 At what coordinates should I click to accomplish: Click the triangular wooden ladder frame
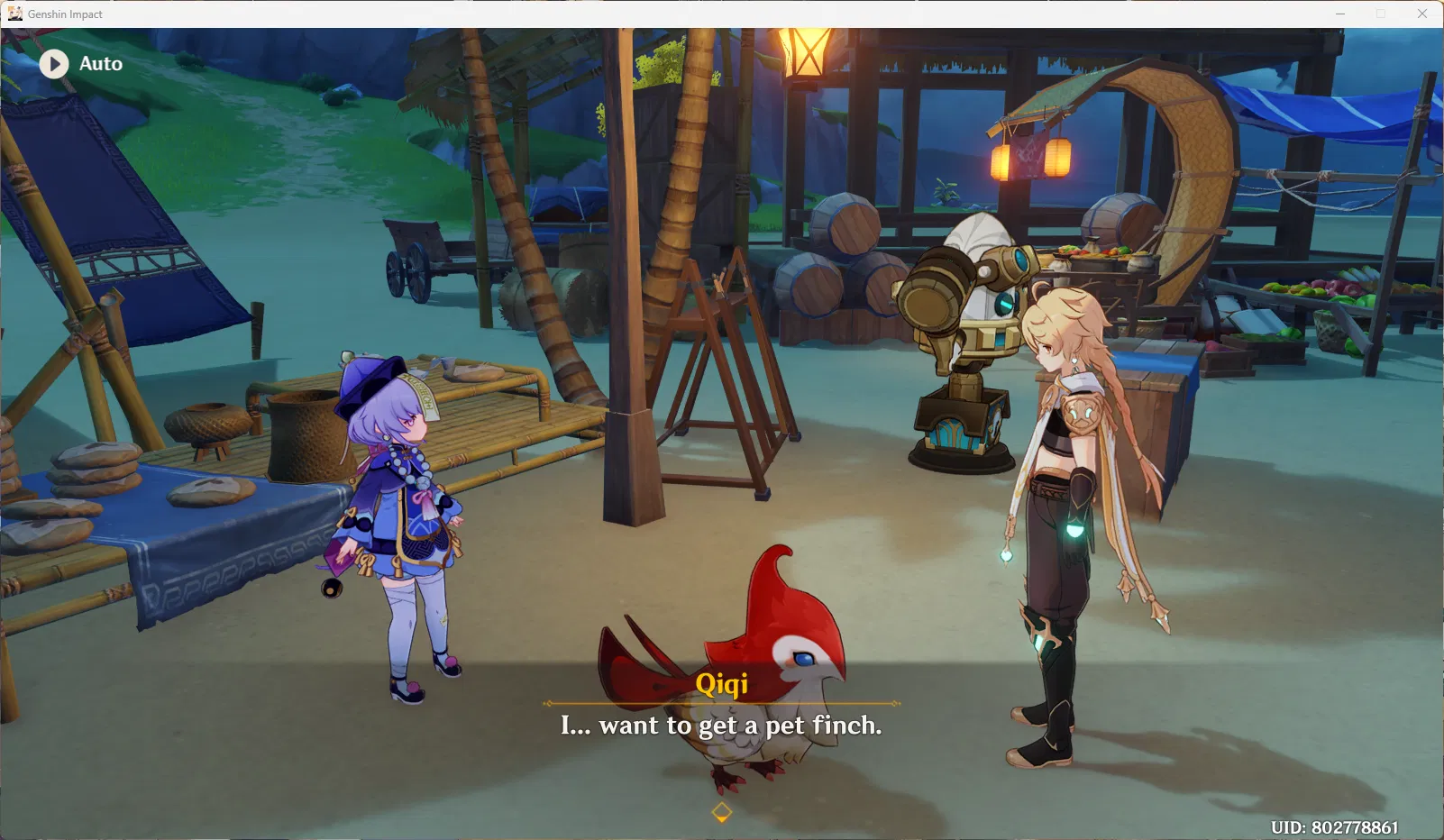coord(721,388)
